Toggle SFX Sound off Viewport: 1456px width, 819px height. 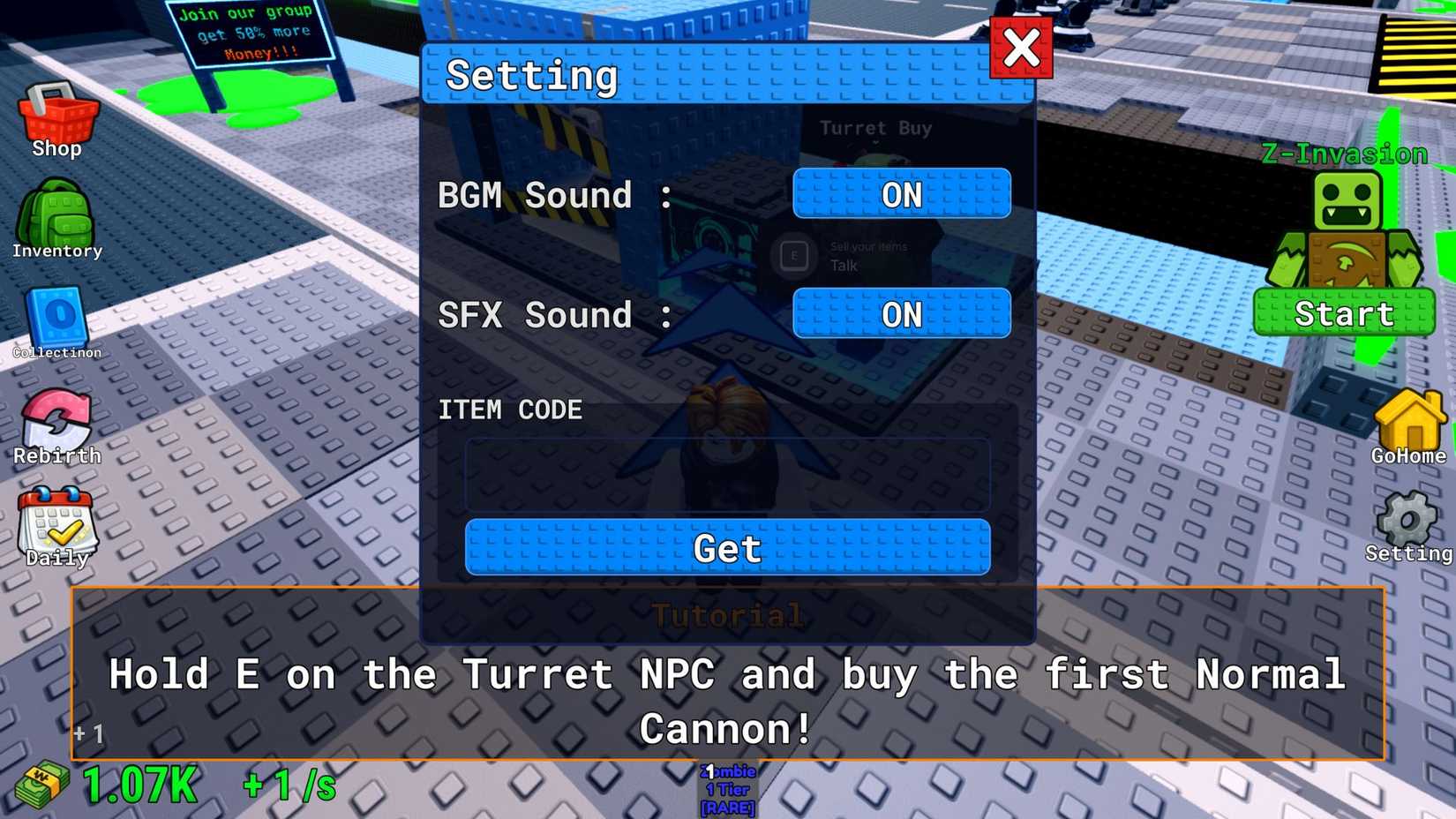[902, 313]
